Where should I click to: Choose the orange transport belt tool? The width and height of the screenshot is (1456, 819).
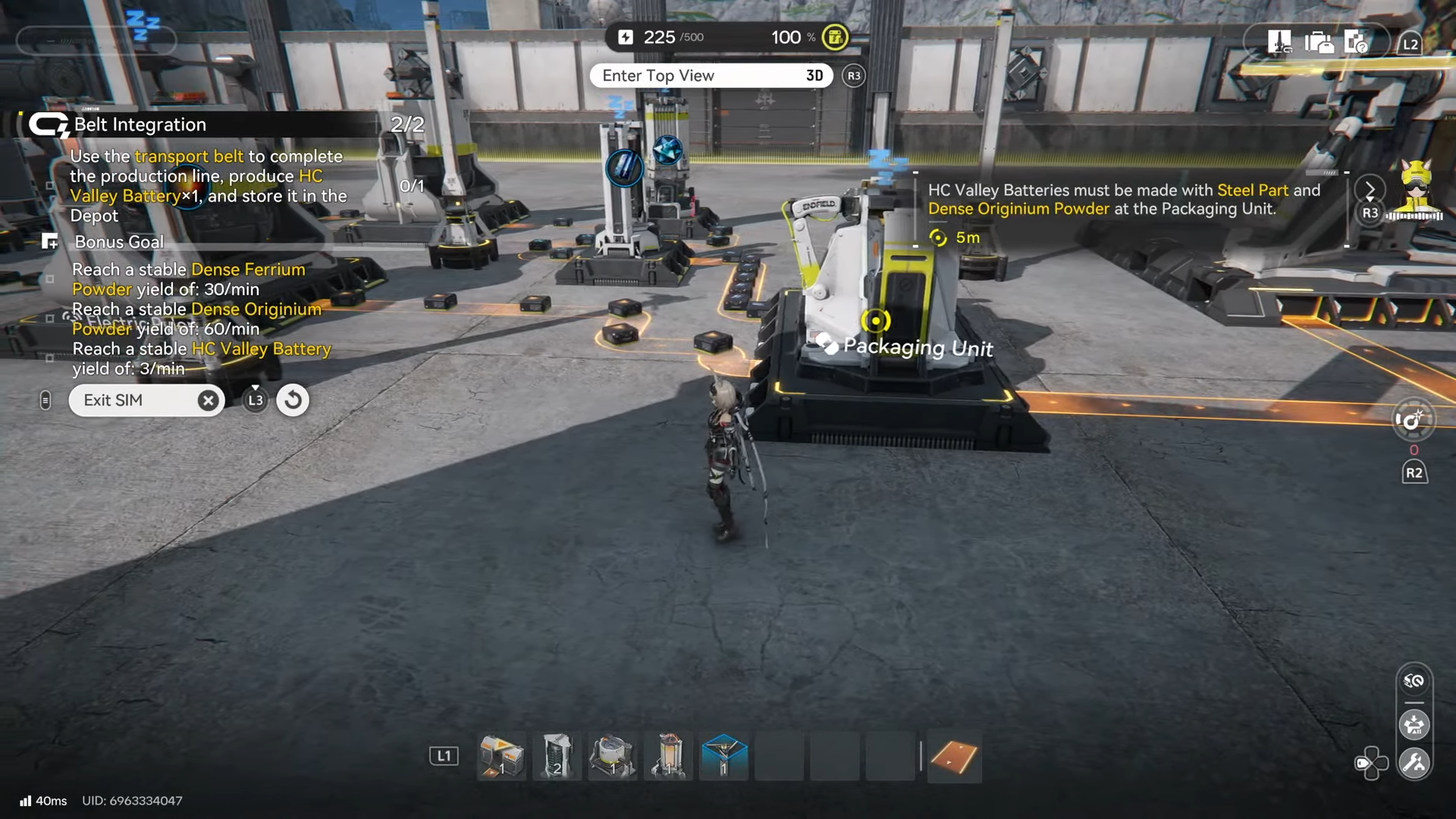(954, 756)
